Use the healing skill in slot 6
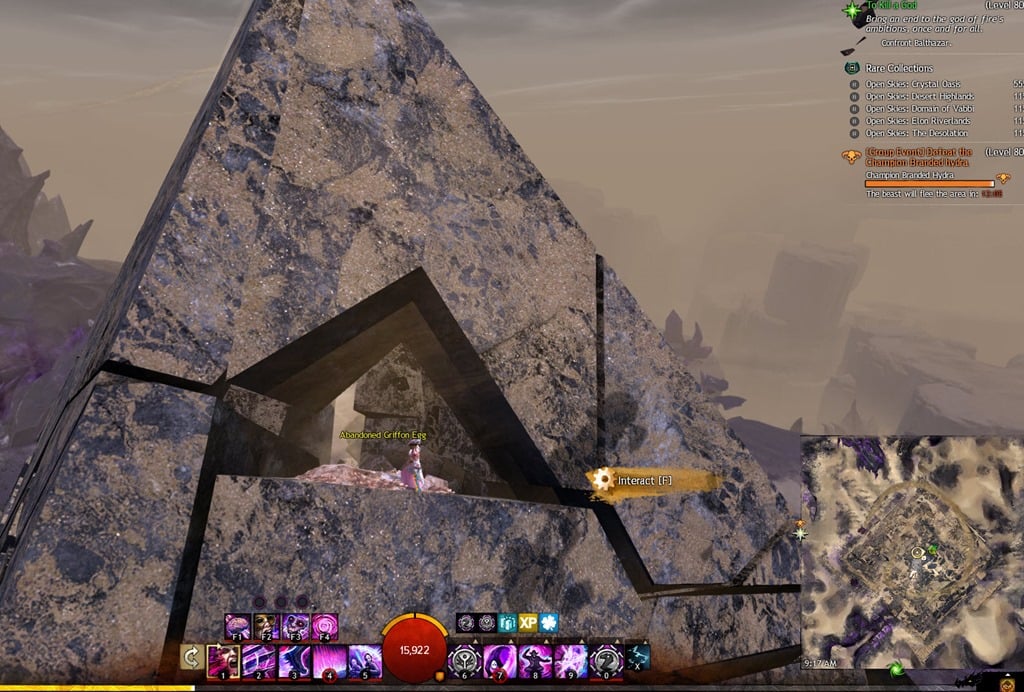The width and height of the screenshot is (1024, 692). pos(464,661)
